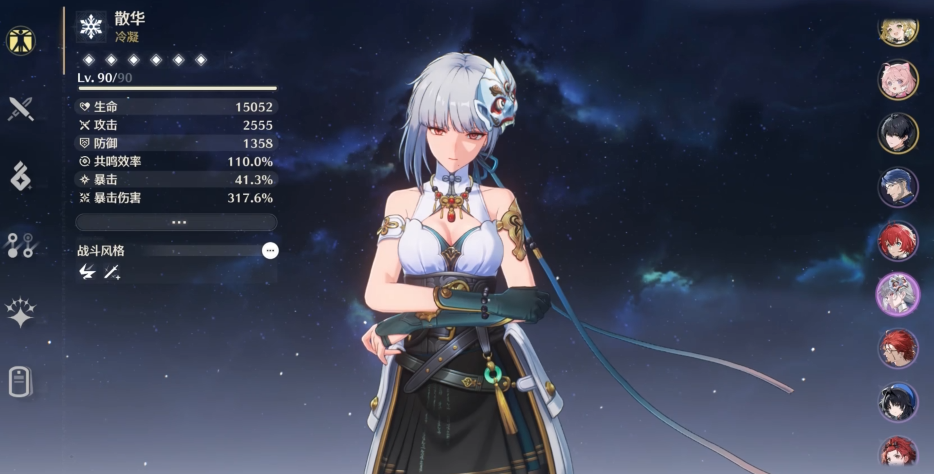Open the card-shaped tab at the sidebar bottom

coord(20,381)
